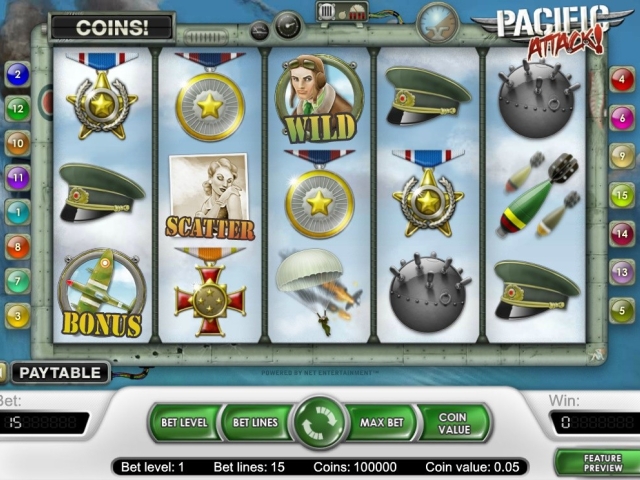Select bet line 5 olive marker

(x=621, y=309)
